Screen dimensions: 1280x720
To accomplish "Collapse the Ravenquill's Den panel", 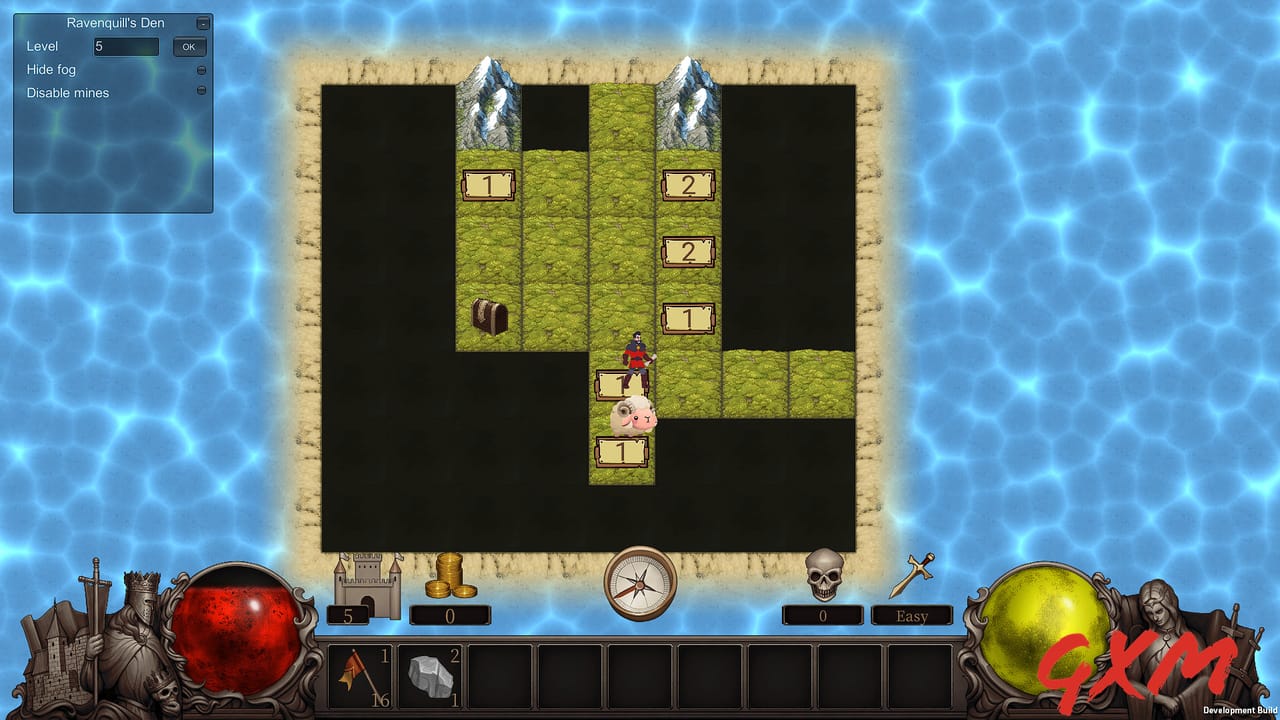I will (204, 22).
